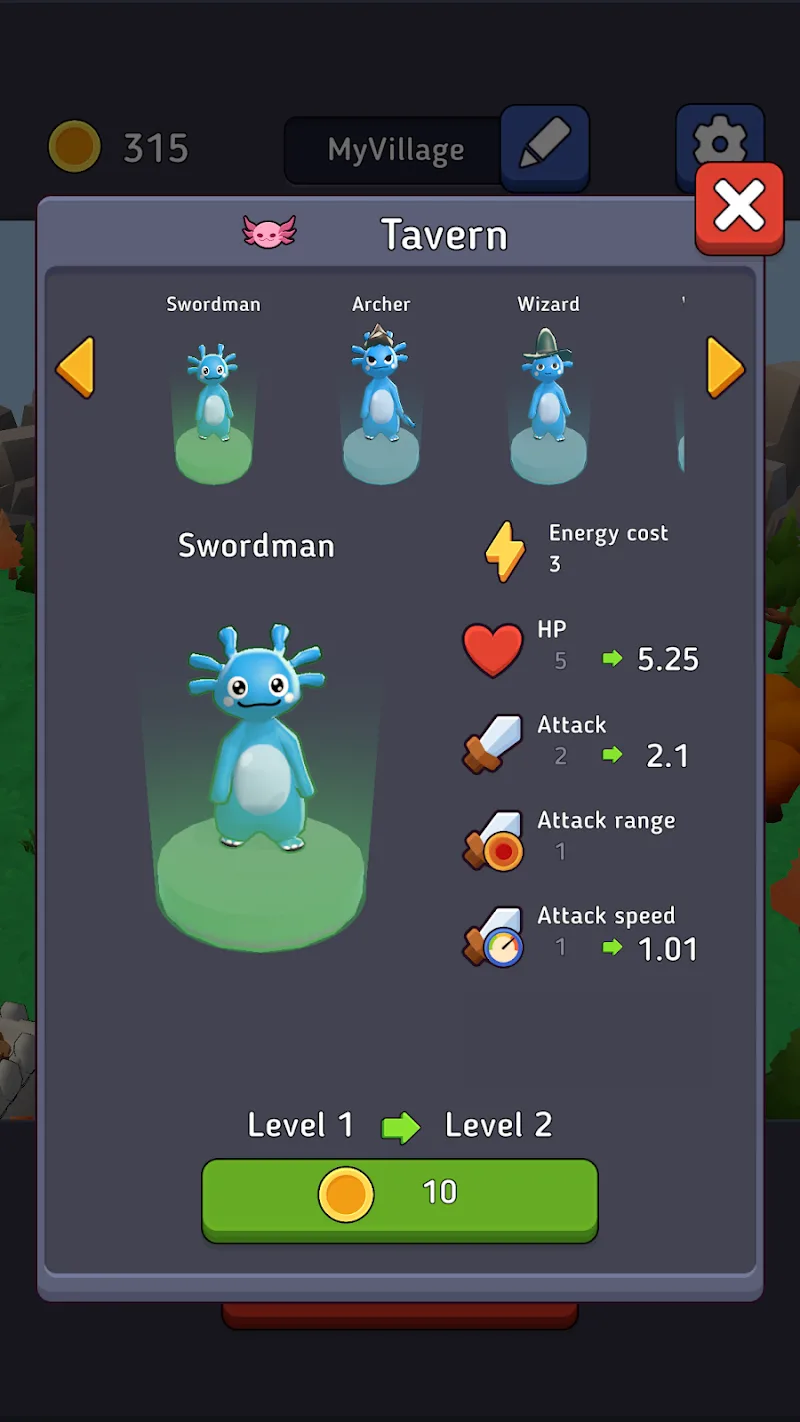Show previous units with left arrow
Screen dimensions: 800x1422
[x=75, y=368]
